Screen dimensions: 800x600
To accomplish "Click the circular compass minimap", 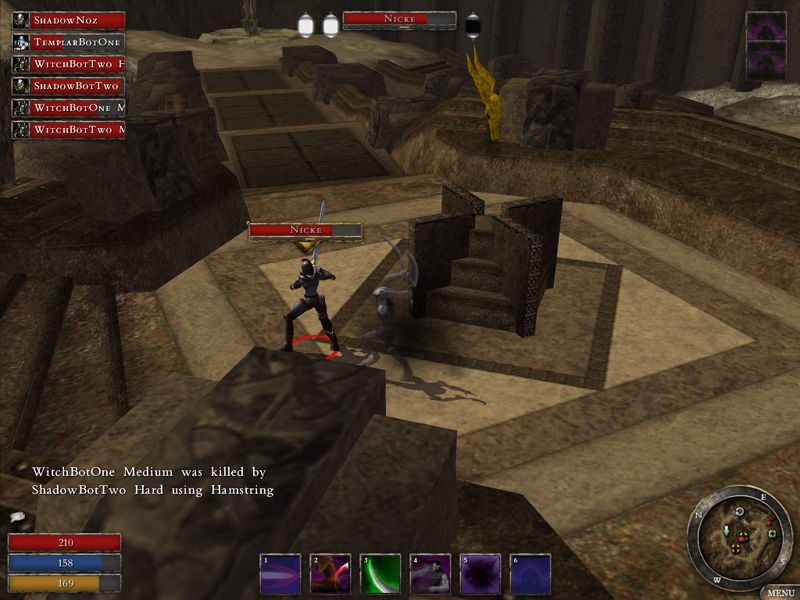I will click(x=740, y=538).
